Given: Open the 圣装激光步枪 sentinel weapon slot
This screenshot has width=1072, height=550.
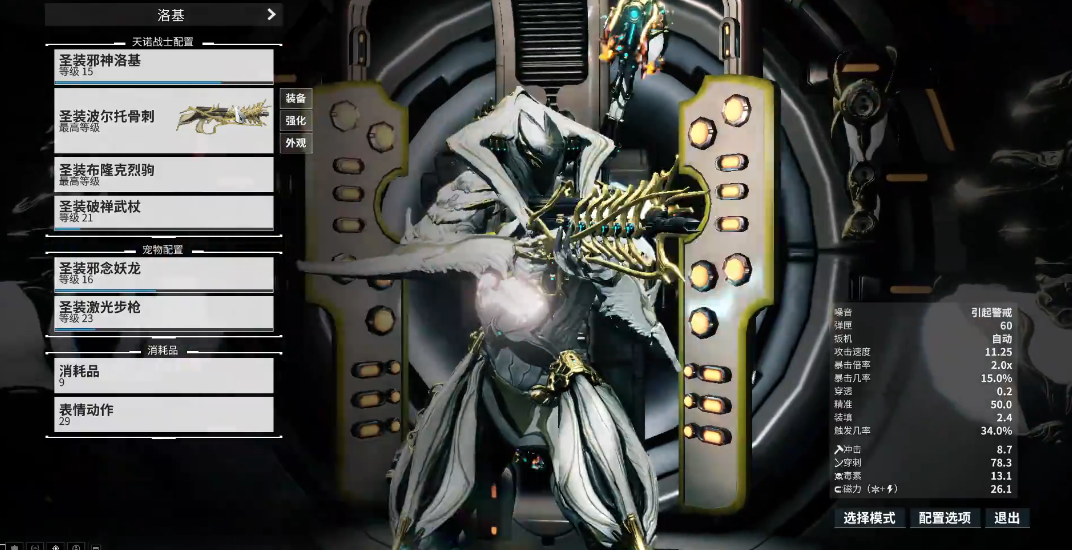Looking at the screenshot, I should click(164, 312).
